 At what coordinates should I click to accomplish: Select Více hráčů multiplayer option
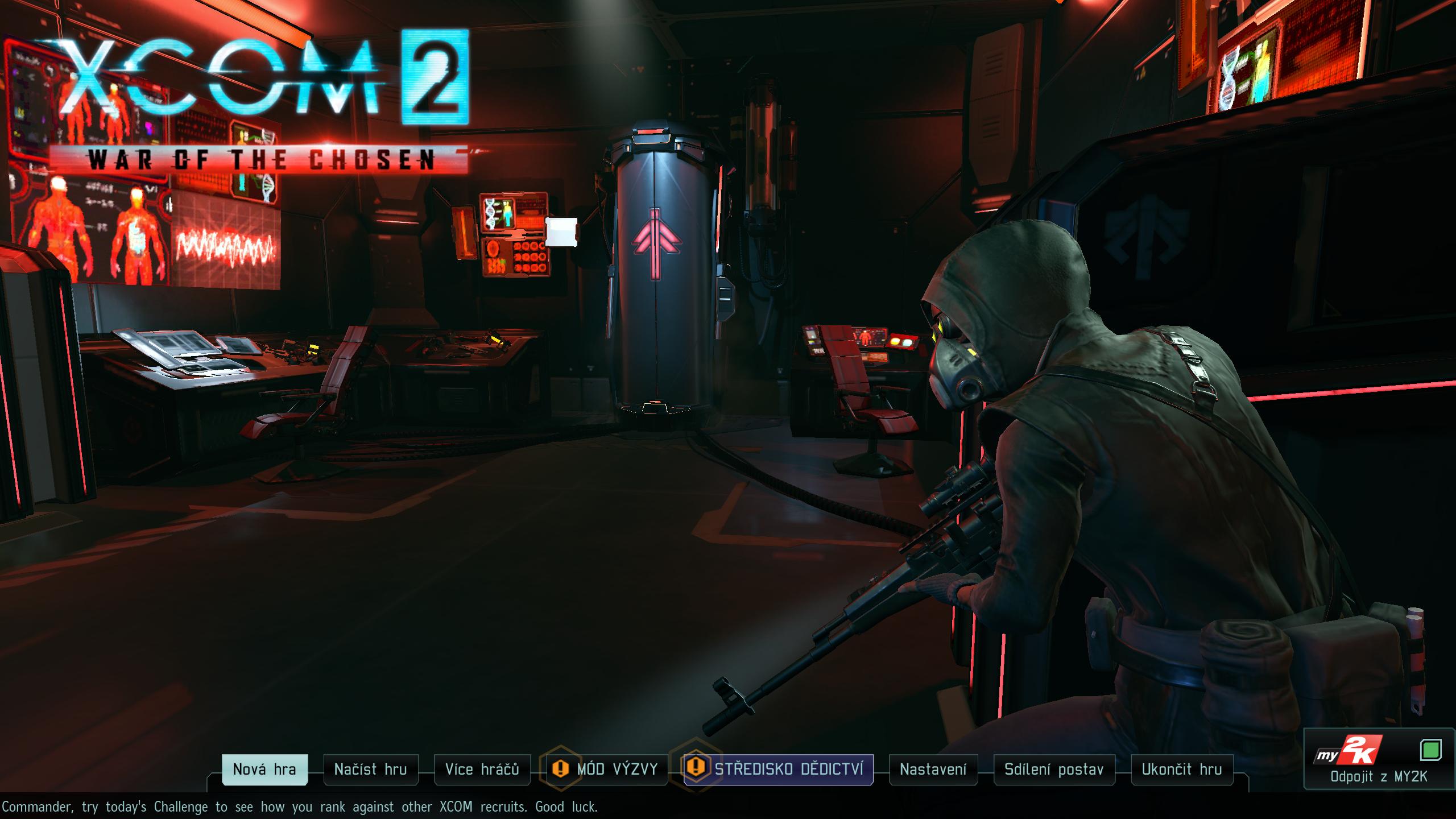click(x=482, y=770)
